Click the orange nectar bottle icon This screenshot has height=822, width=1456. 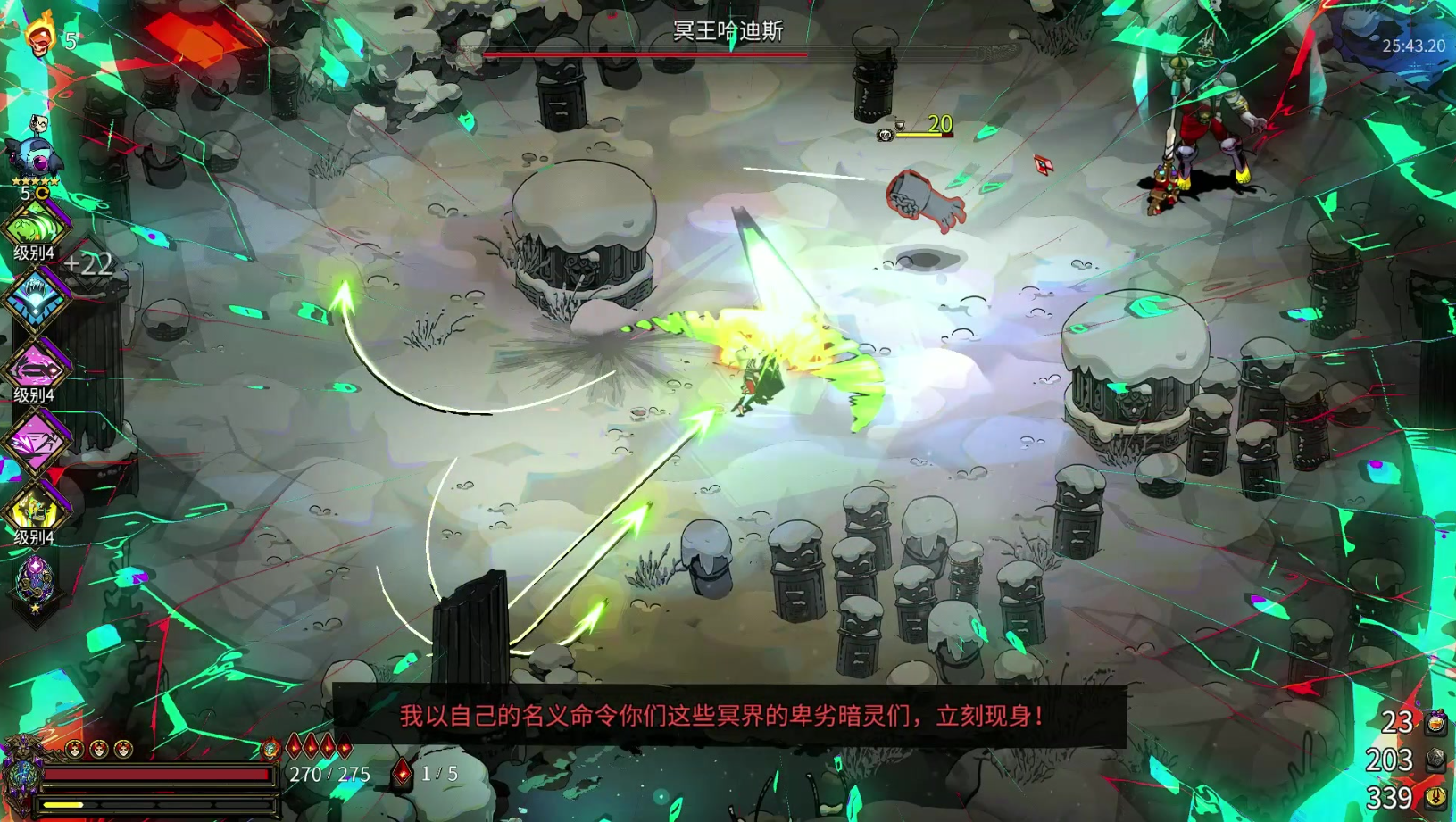coord(1435,722)
